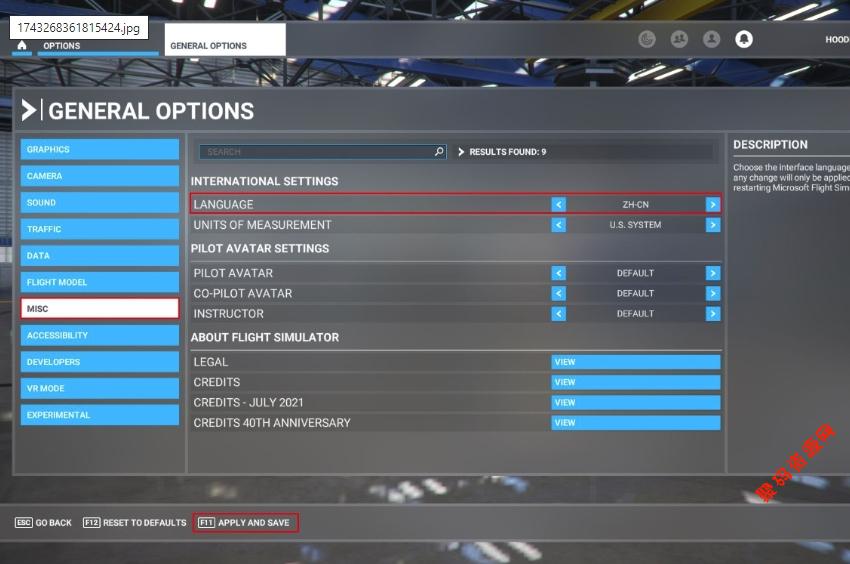Open the Experimental category
Viewport: 850px width, 564px height.
(99, 415)
